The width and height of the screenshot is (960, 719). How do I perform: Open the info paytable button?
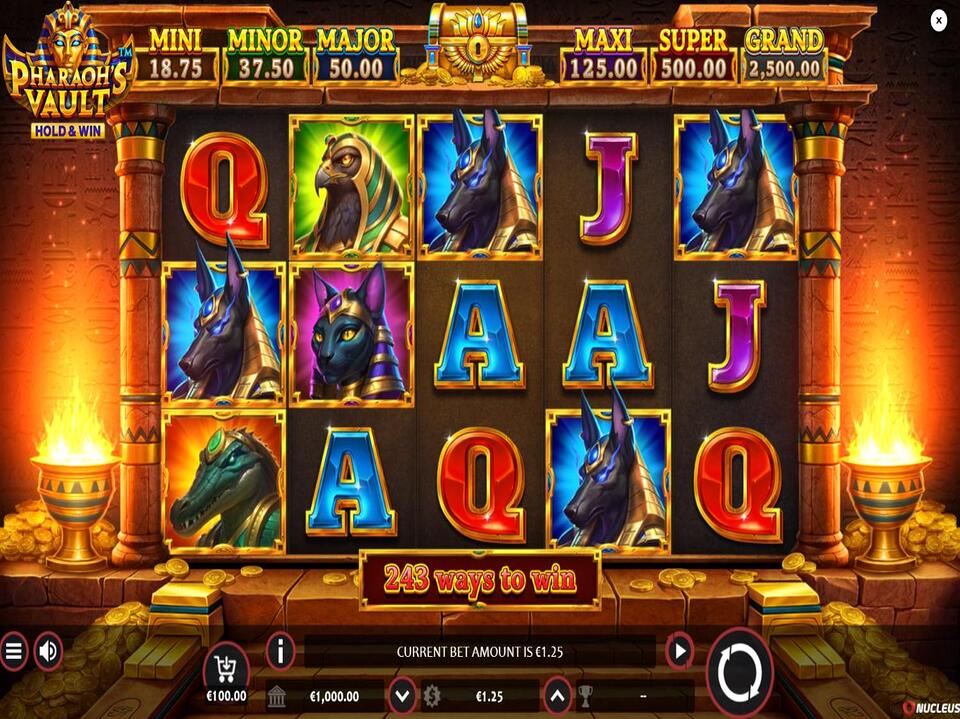[280, 652]
